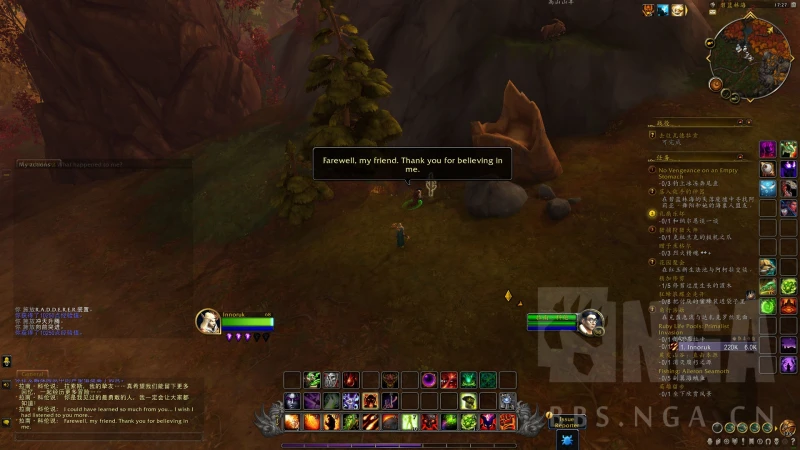The width and height of the screenshot is (800, 450).
Task: Click the blue buff icon beside the minimap
Action: click(x=662, y=10)
